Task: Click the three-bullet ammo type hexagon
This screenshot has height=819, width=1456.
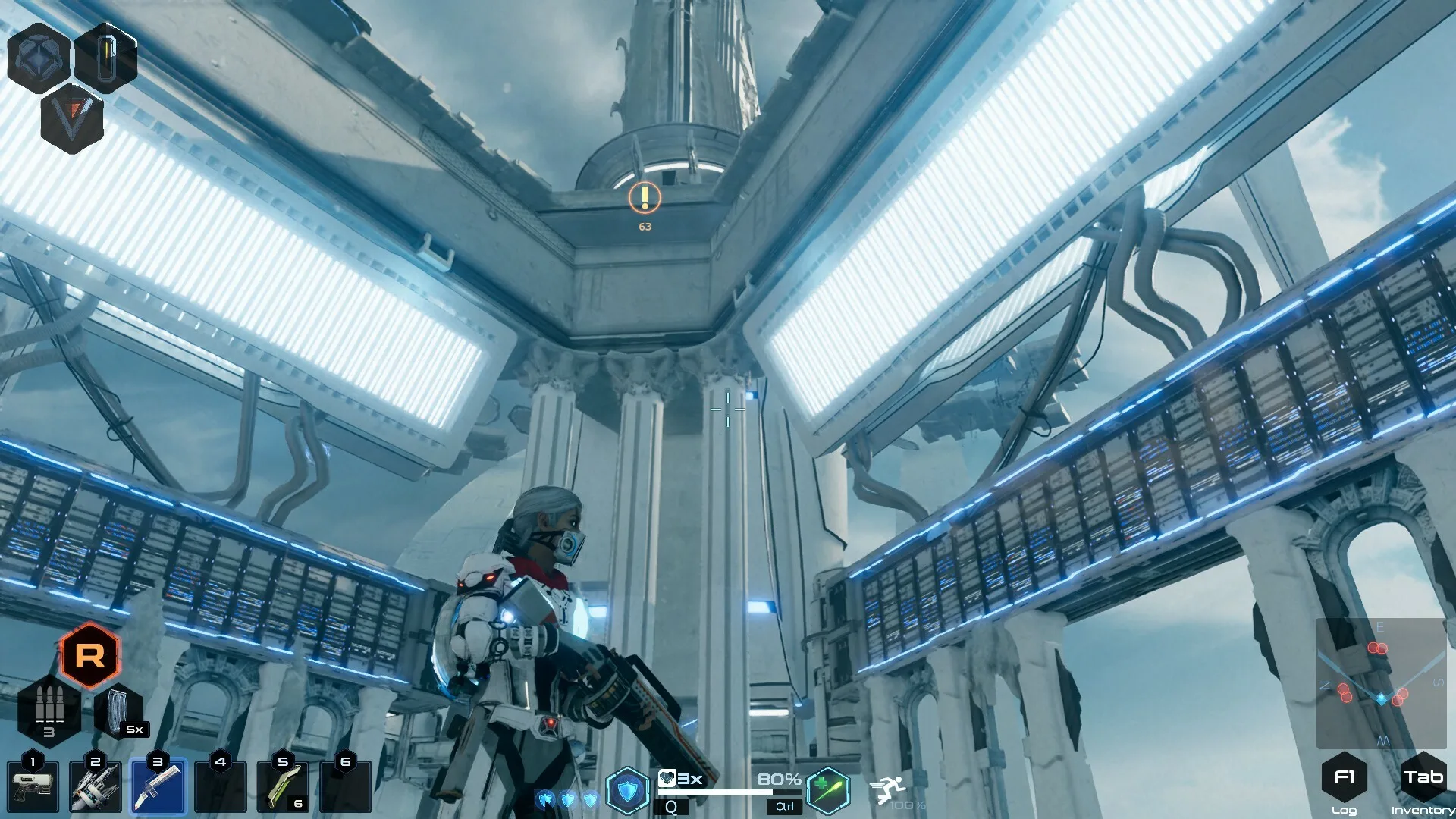Action: [49, 710]
